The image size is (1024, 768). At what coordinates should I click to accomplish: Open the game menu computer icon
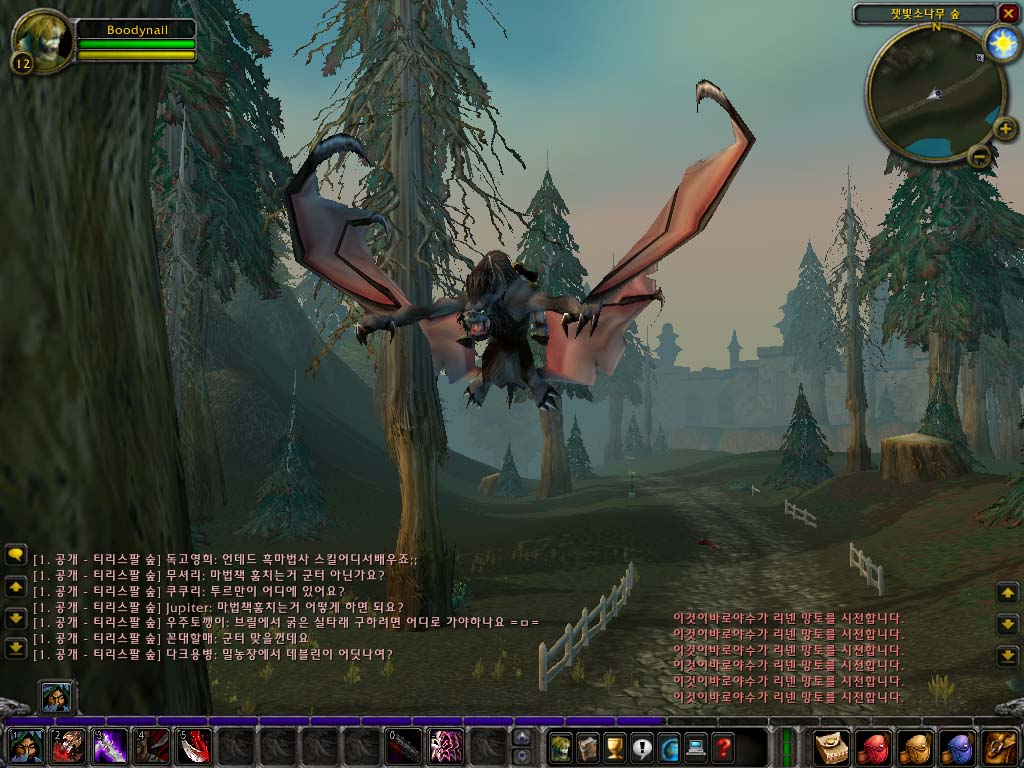(x=695, y=746)
